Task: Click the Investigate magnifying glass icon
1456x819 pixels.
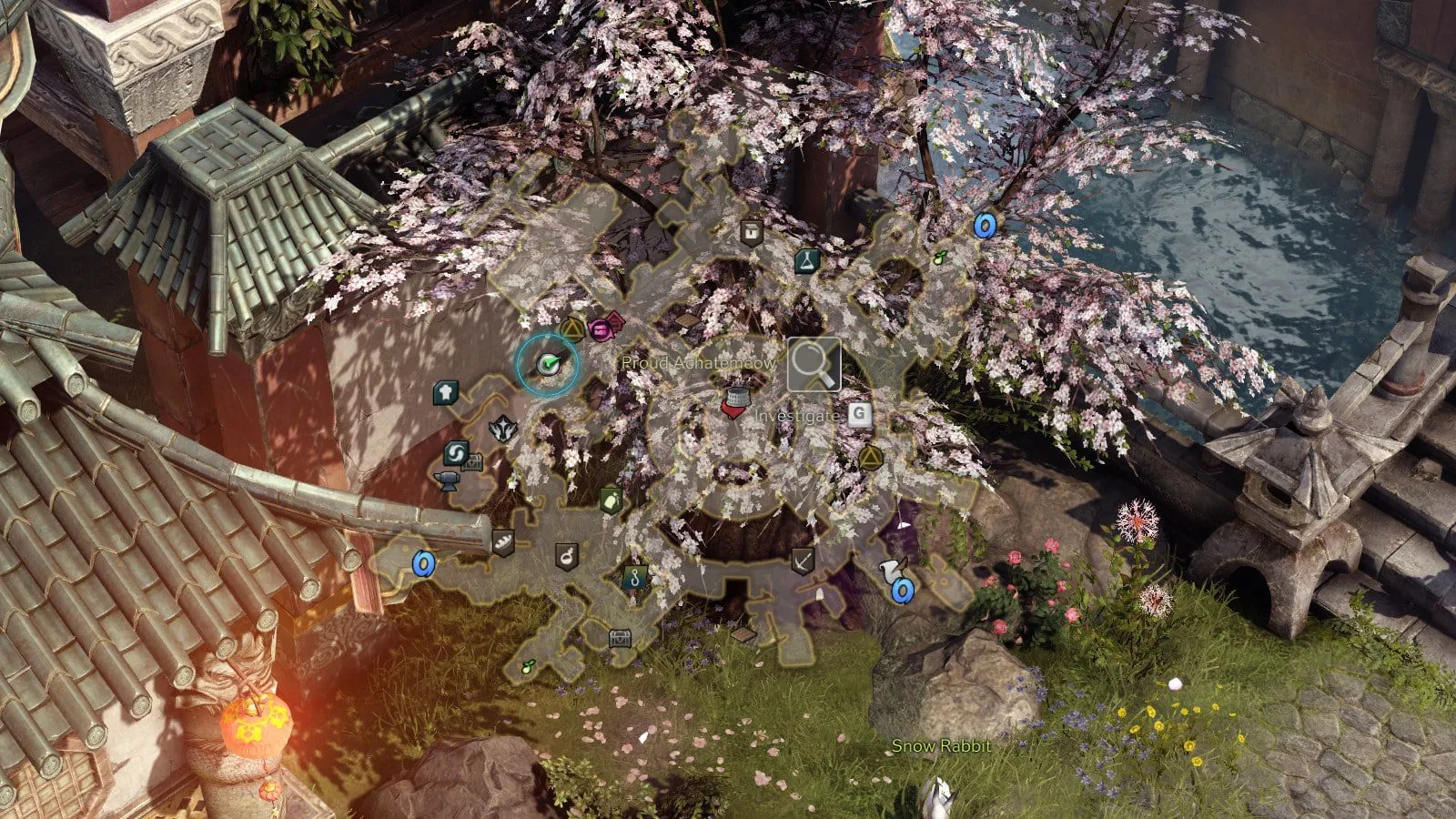Action: click(814, 364)
